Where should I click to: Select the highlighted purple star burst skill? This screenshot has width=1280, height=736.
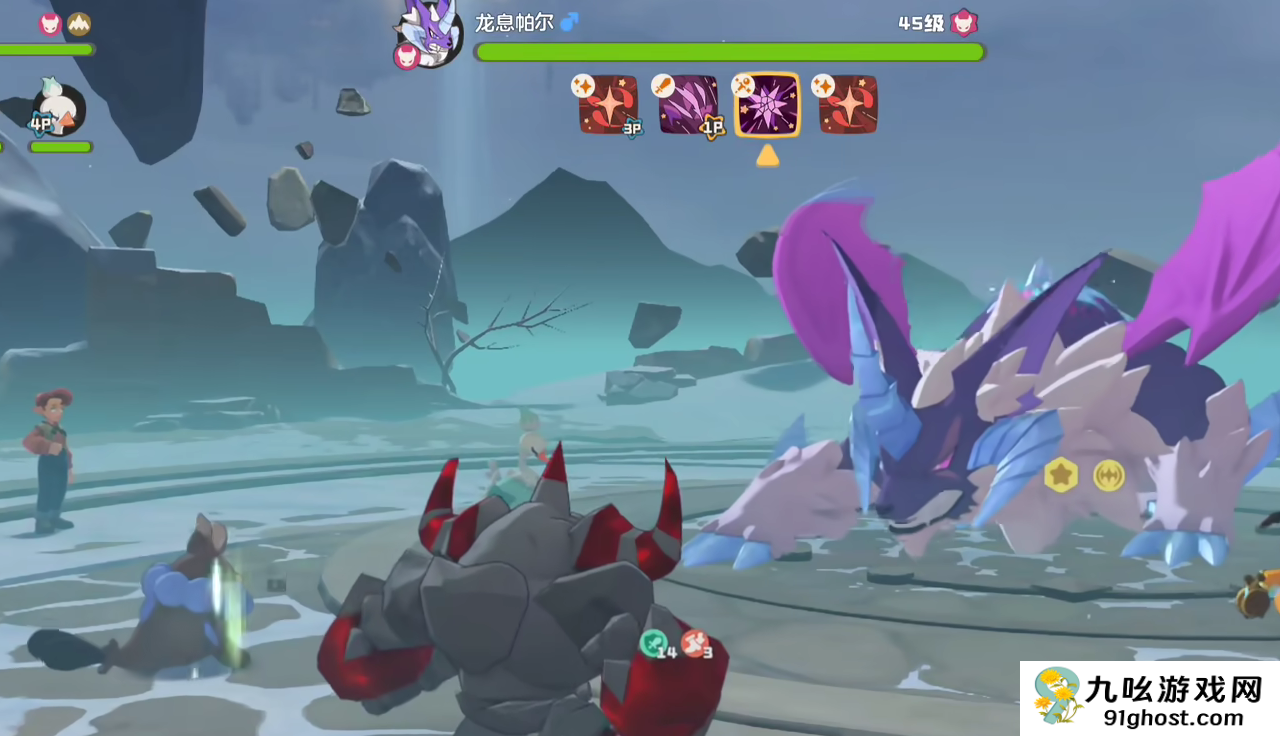[767, 105]
